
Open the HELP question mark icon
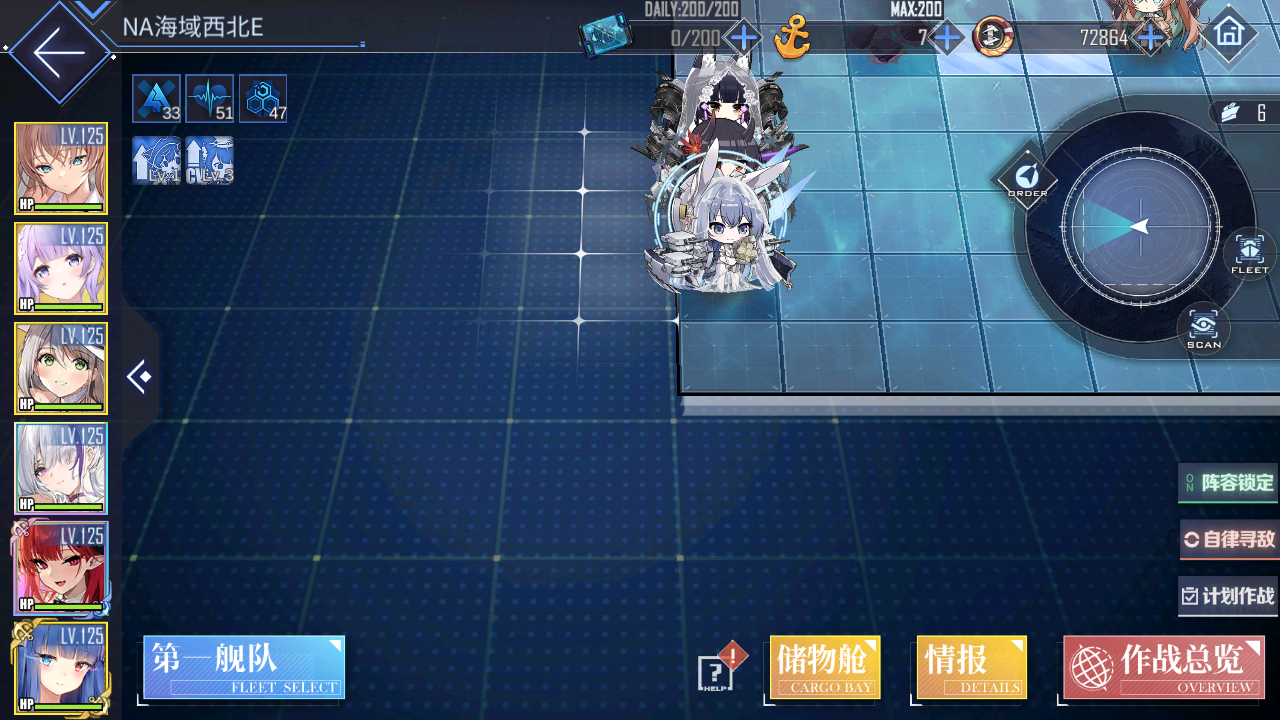(x=716, y=669)
